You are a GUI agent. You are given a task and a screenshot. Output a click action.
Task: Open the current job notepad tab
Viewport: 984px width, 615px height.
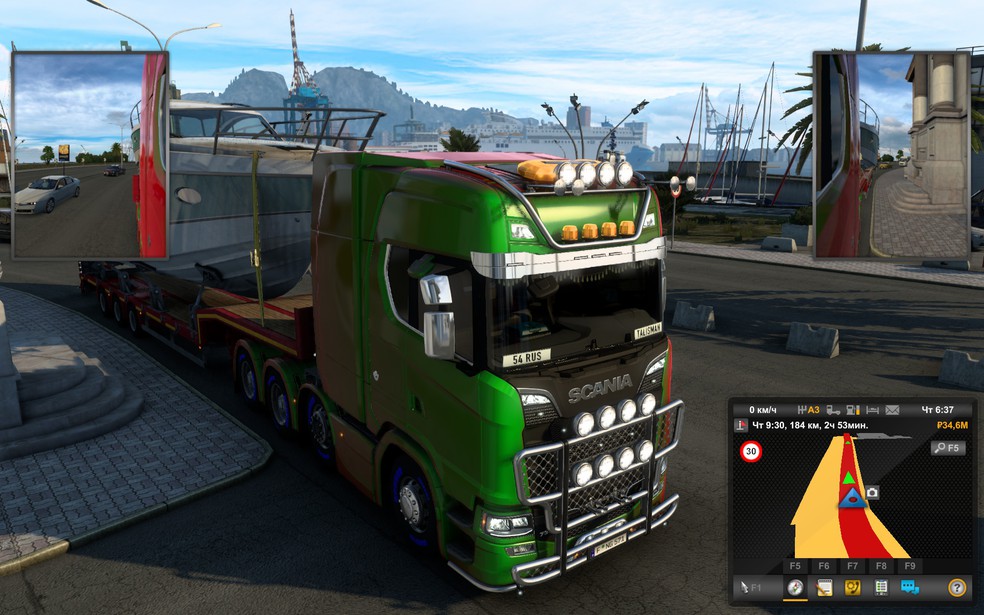click(824, 588)
